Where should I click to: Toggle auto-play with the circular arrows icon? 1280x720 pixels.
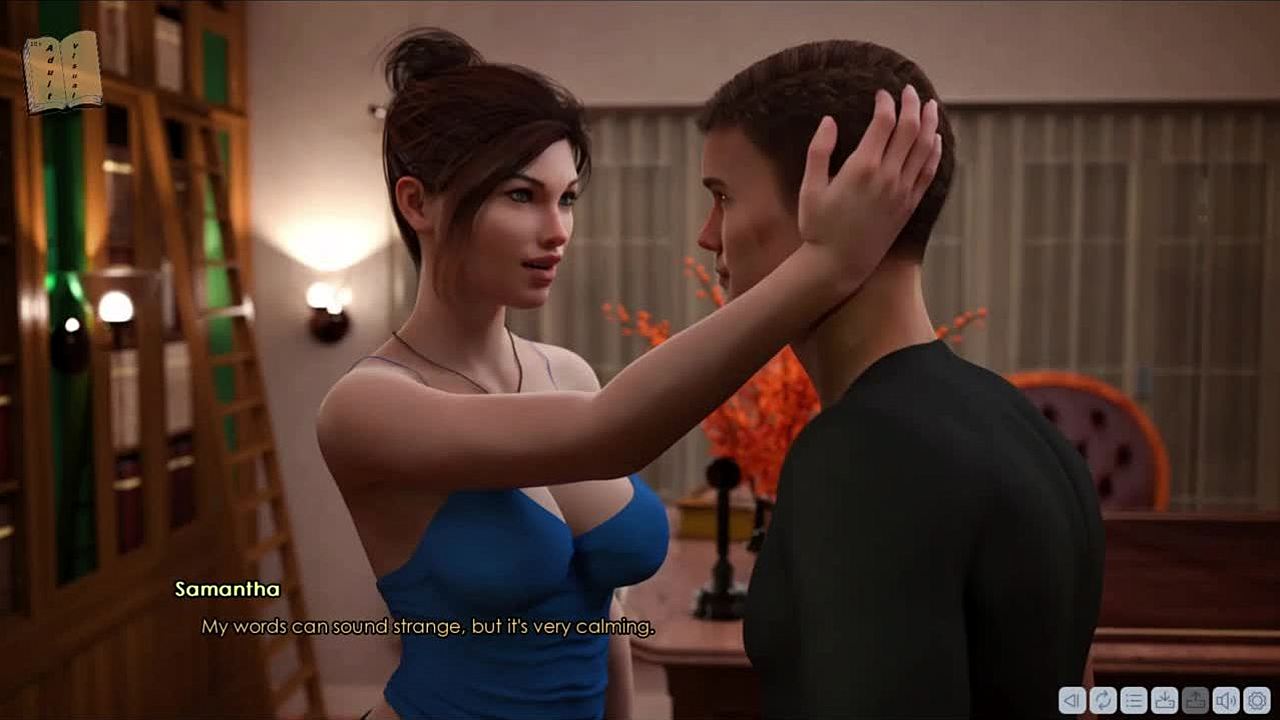[x=1103, y=700]
